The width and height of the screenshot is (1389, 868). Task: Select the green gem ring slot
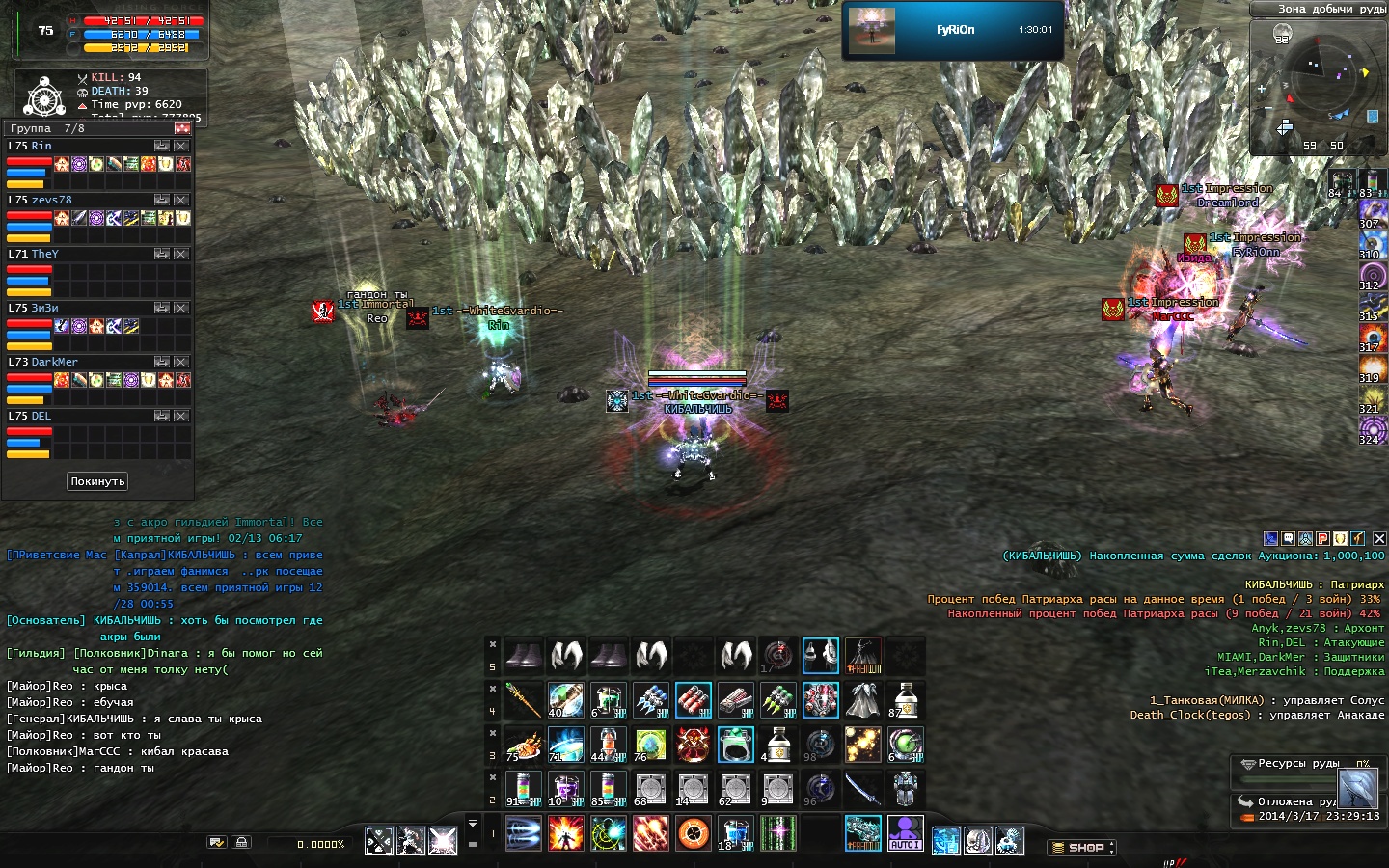click(x=735, y=745)
